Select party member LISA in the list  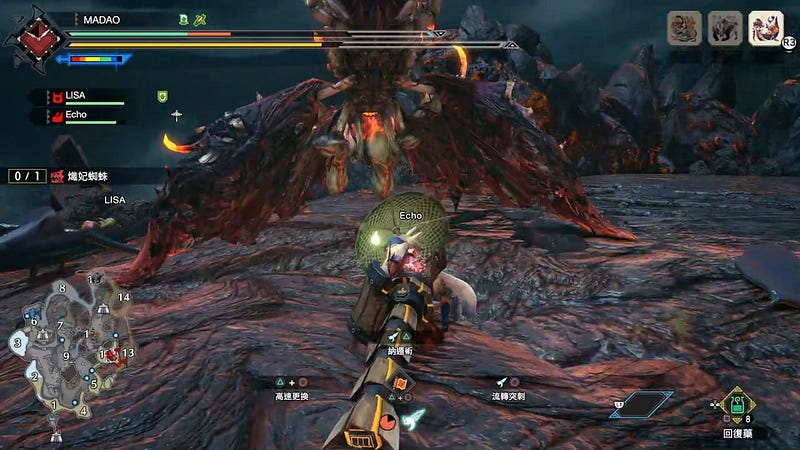[84, 96]
